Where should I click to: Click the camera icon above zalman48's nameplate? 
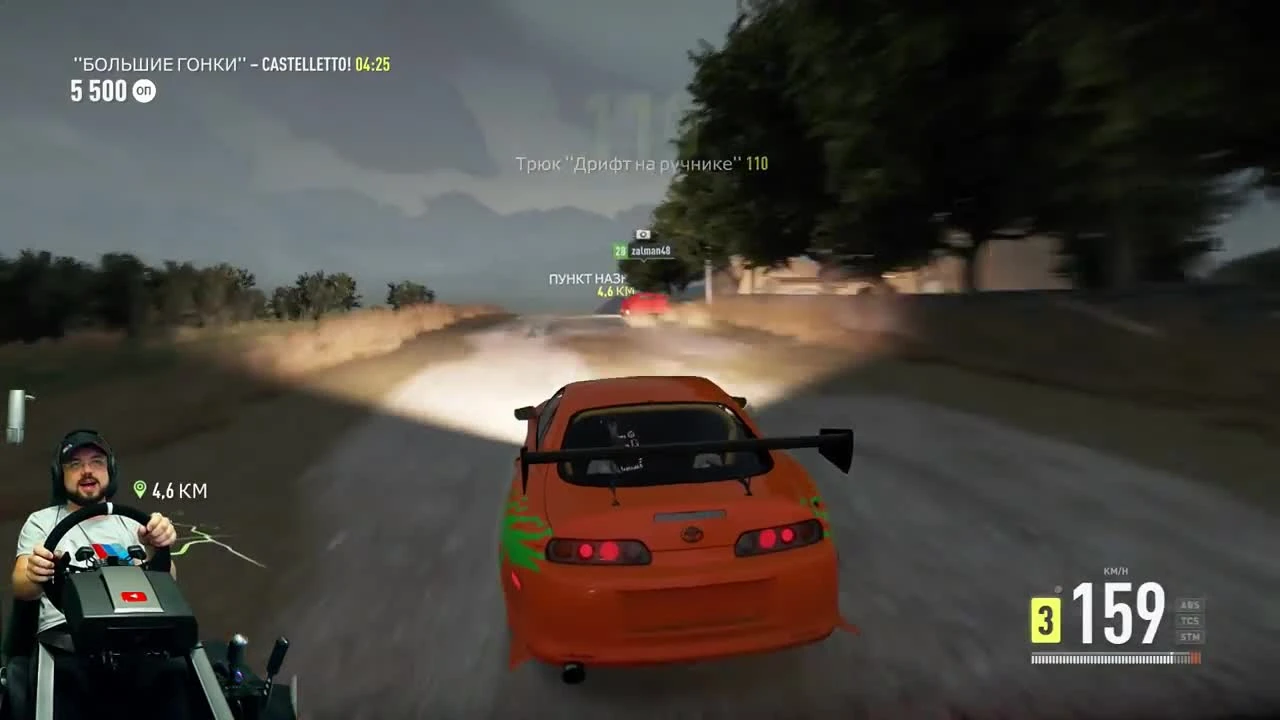tap(642, 234)
